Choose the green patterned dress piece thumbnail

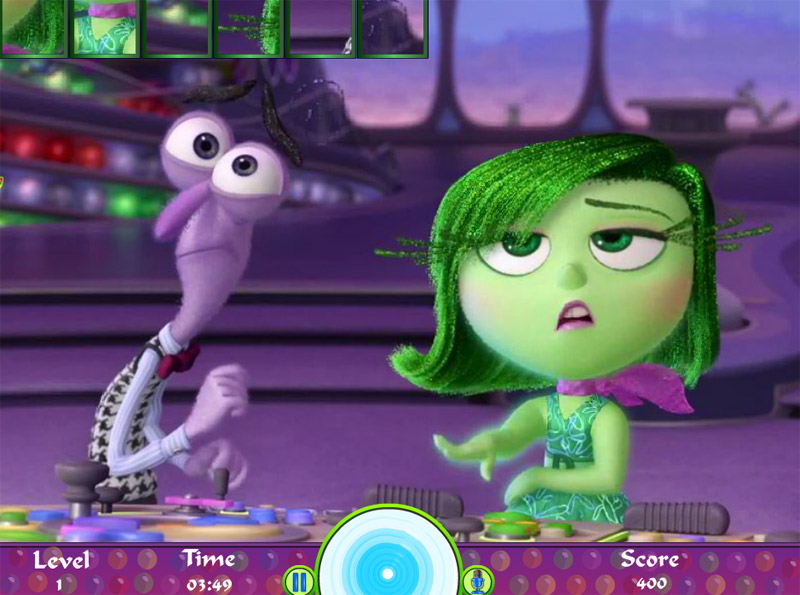(x=105, y=27)
